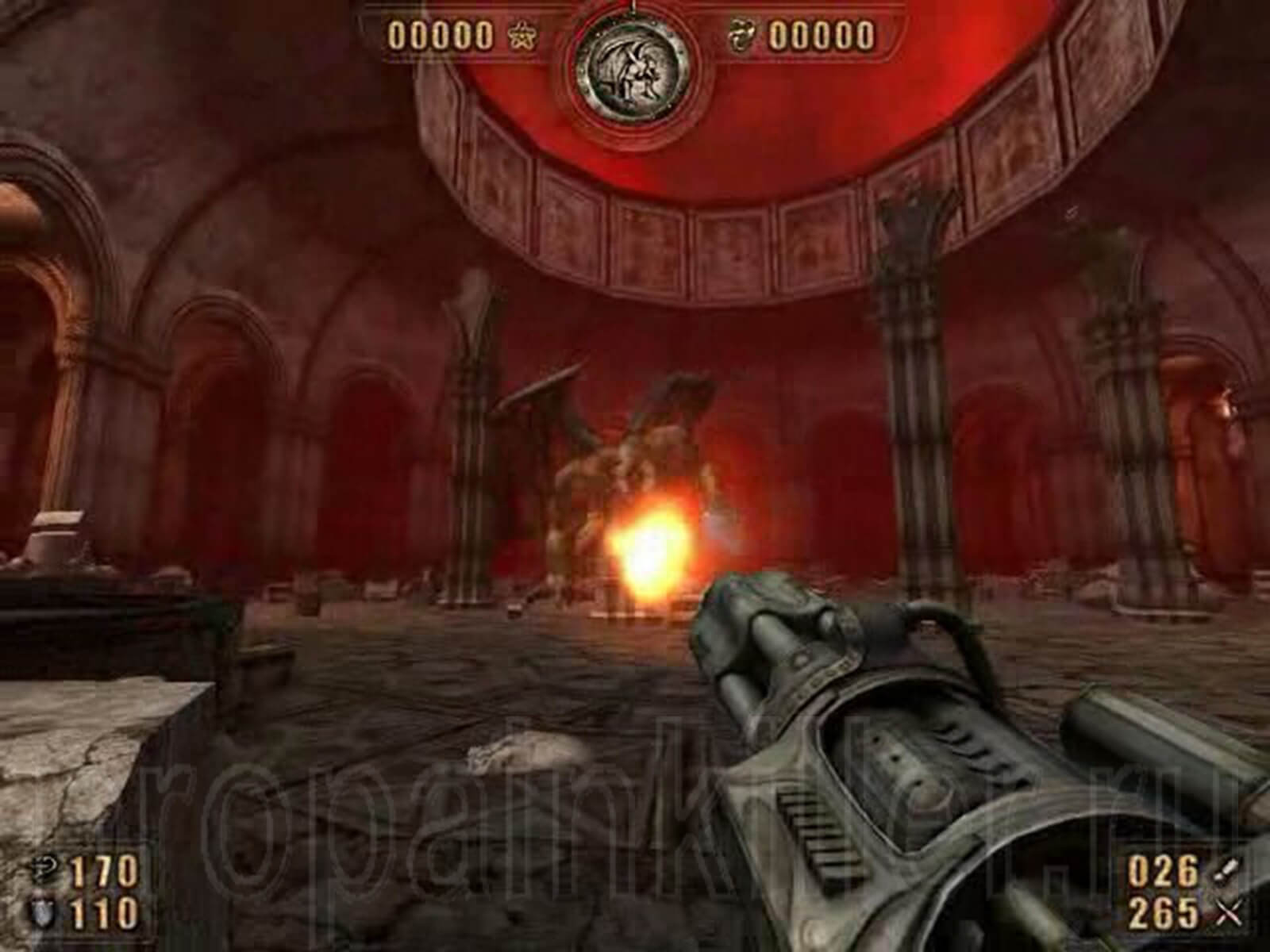Click the stake ammo icon
This screenshot has height=952, width=1270.
pos(1226,869)
